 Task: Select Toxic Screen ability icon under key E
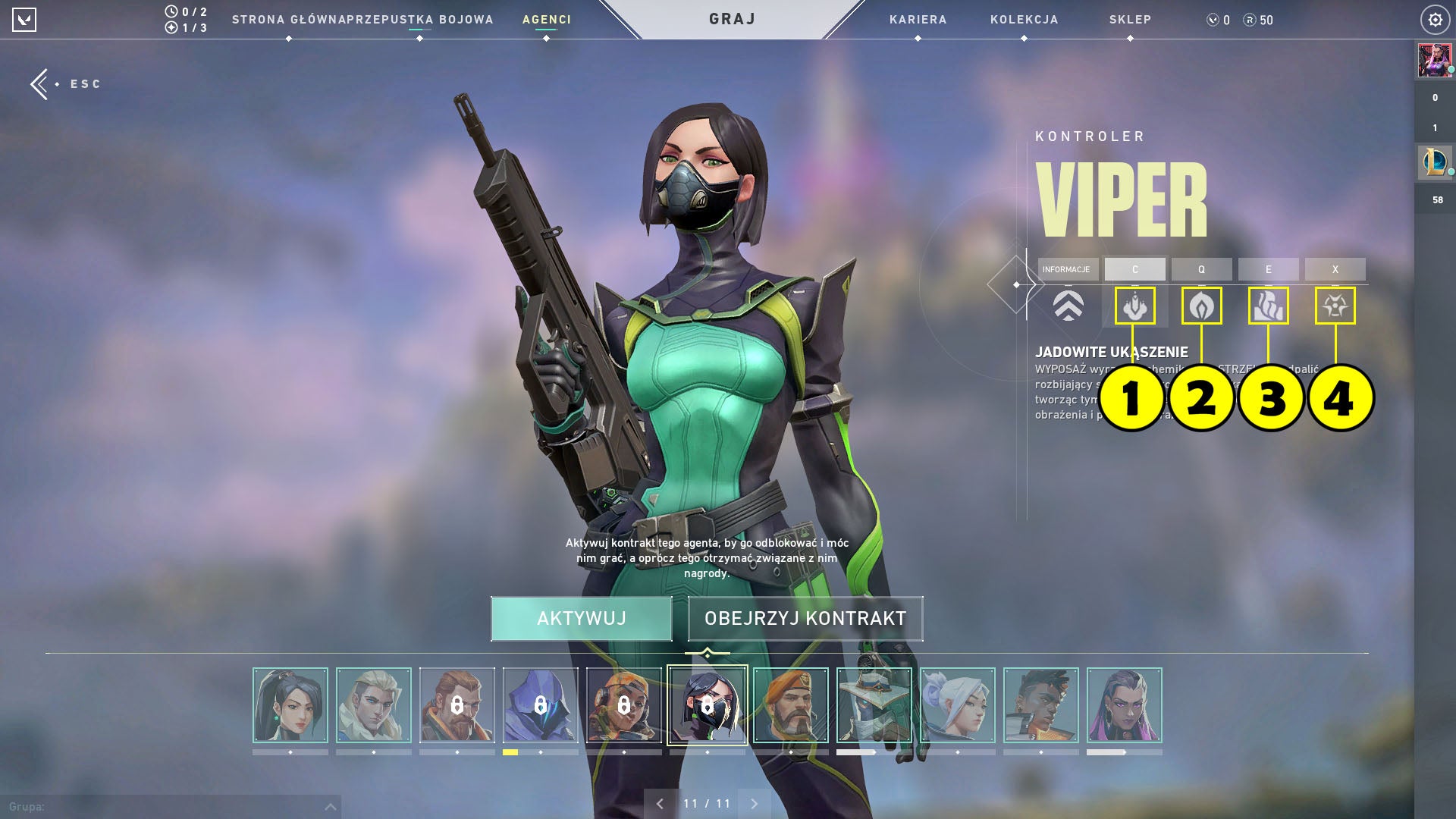[x=1269, y=306]
